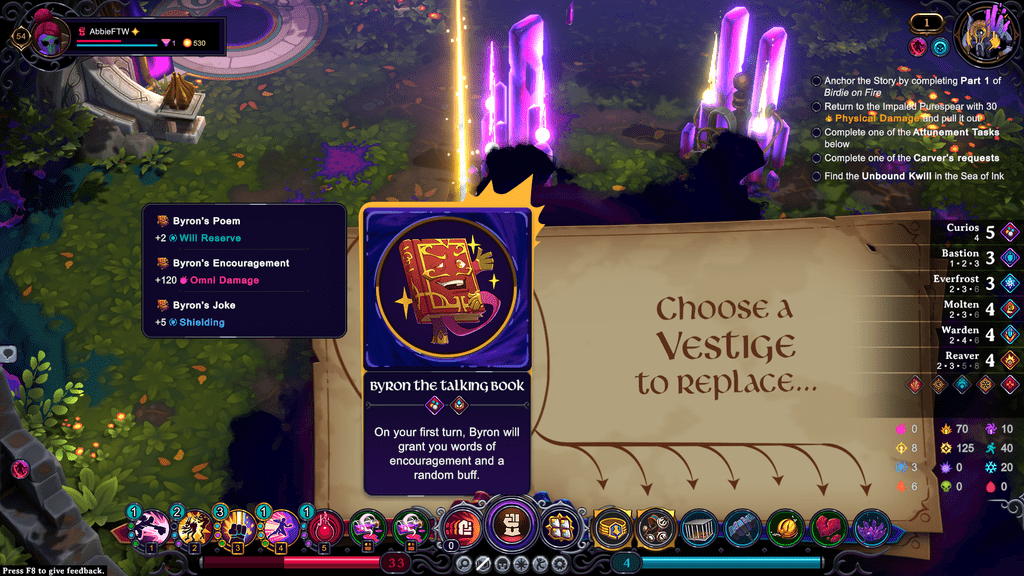Open the Curios set entry
Image resolution: width=1024 pixels, height=576 pixels.
[x=981, y=232]
